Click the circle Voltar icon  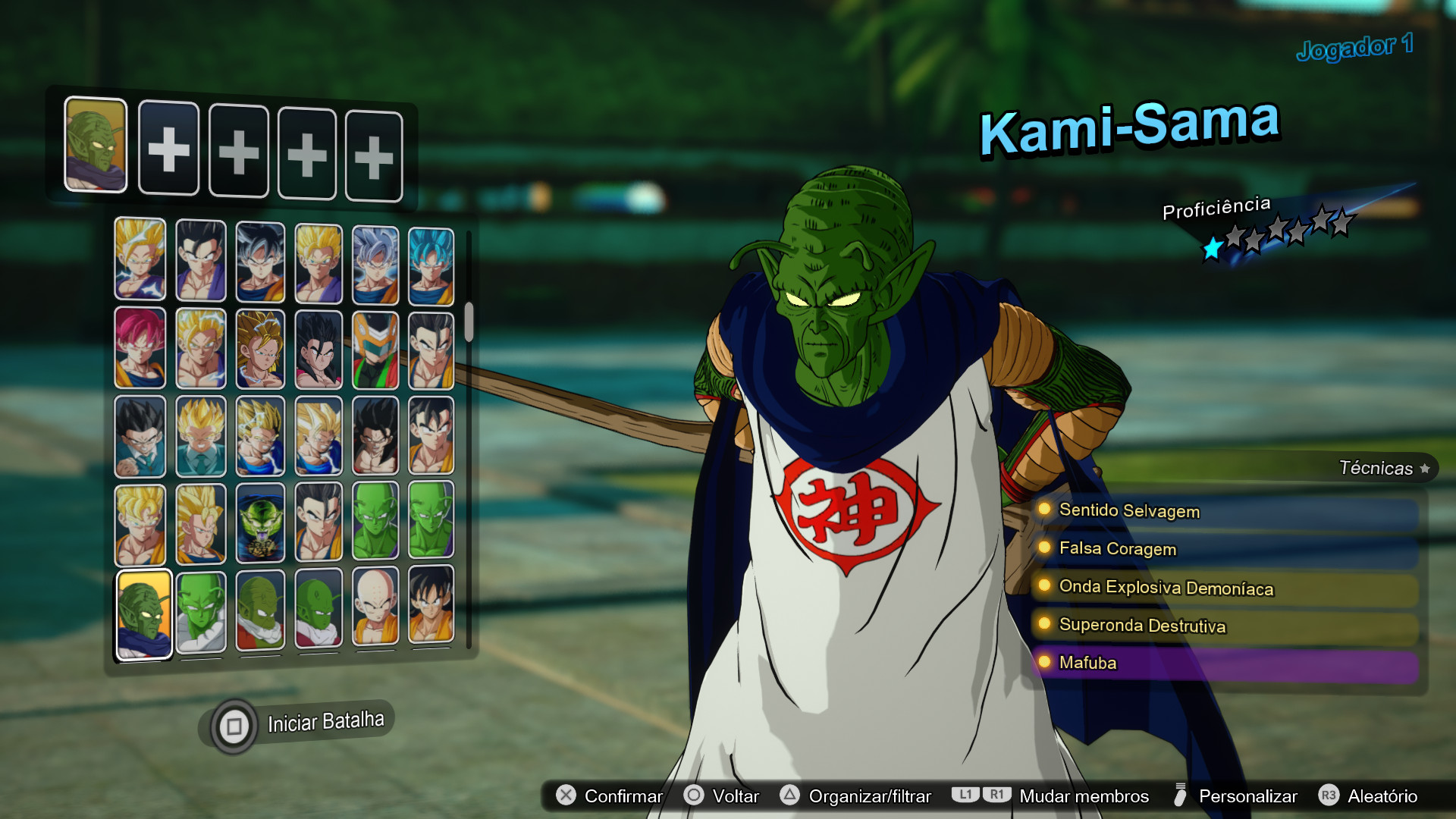[x=693, y=795]
